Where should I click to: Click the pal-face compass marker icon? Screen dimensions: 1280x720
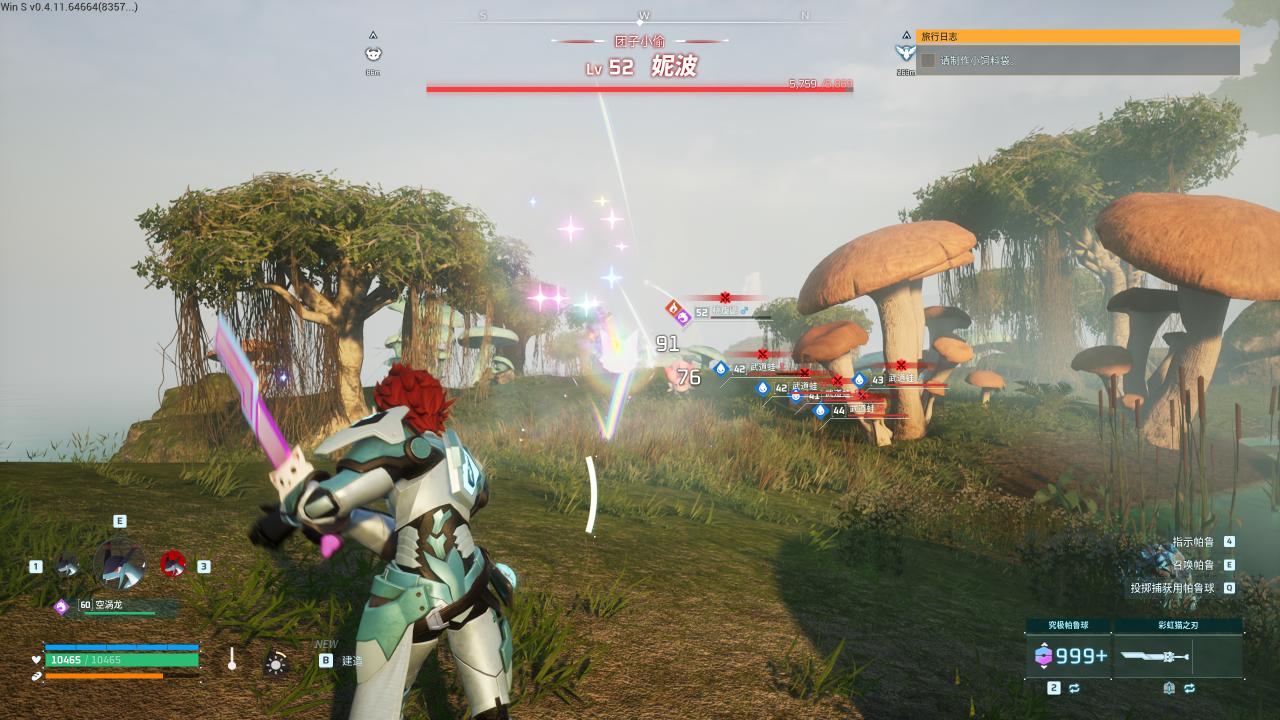tap(373, 54)
